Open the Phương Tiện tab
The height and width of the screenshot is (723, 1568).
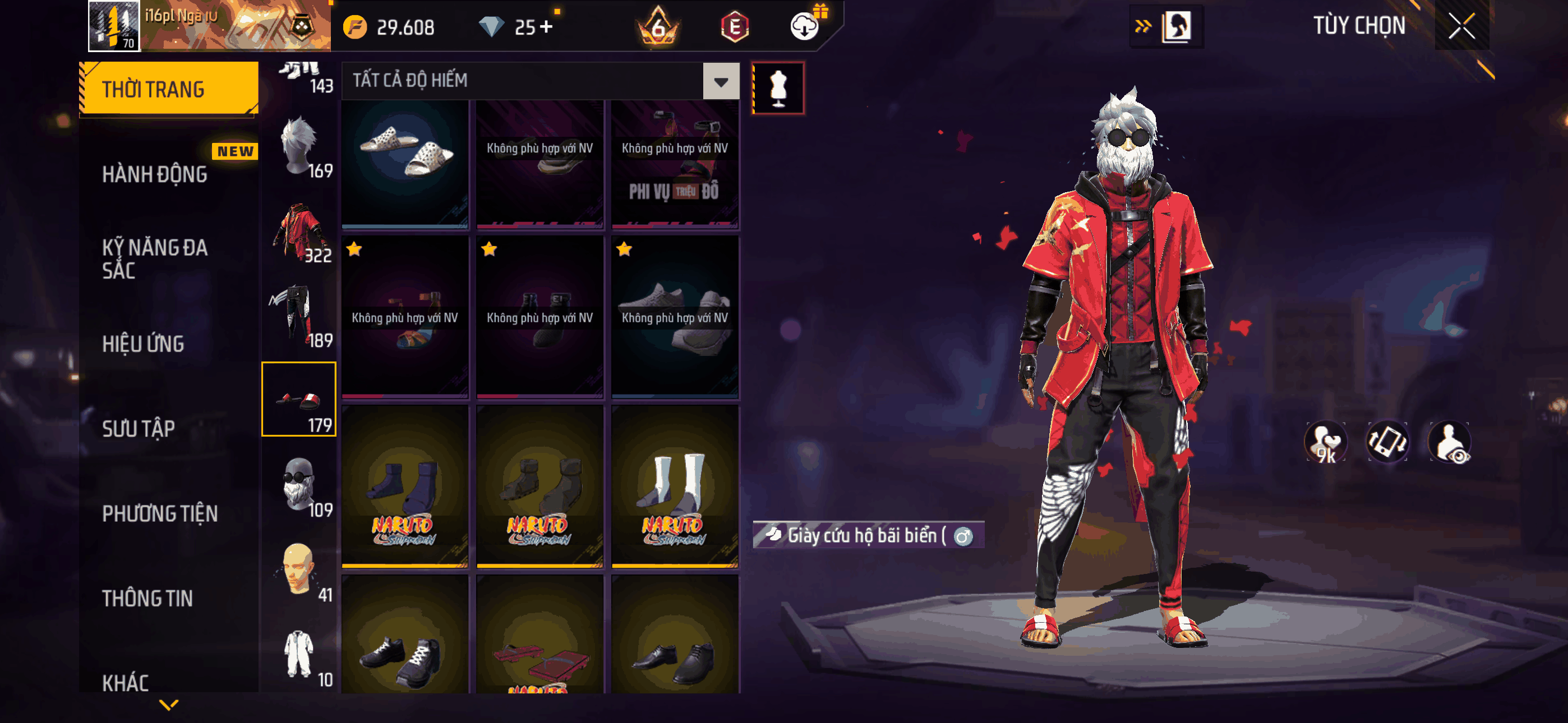[x=159, y=513]
